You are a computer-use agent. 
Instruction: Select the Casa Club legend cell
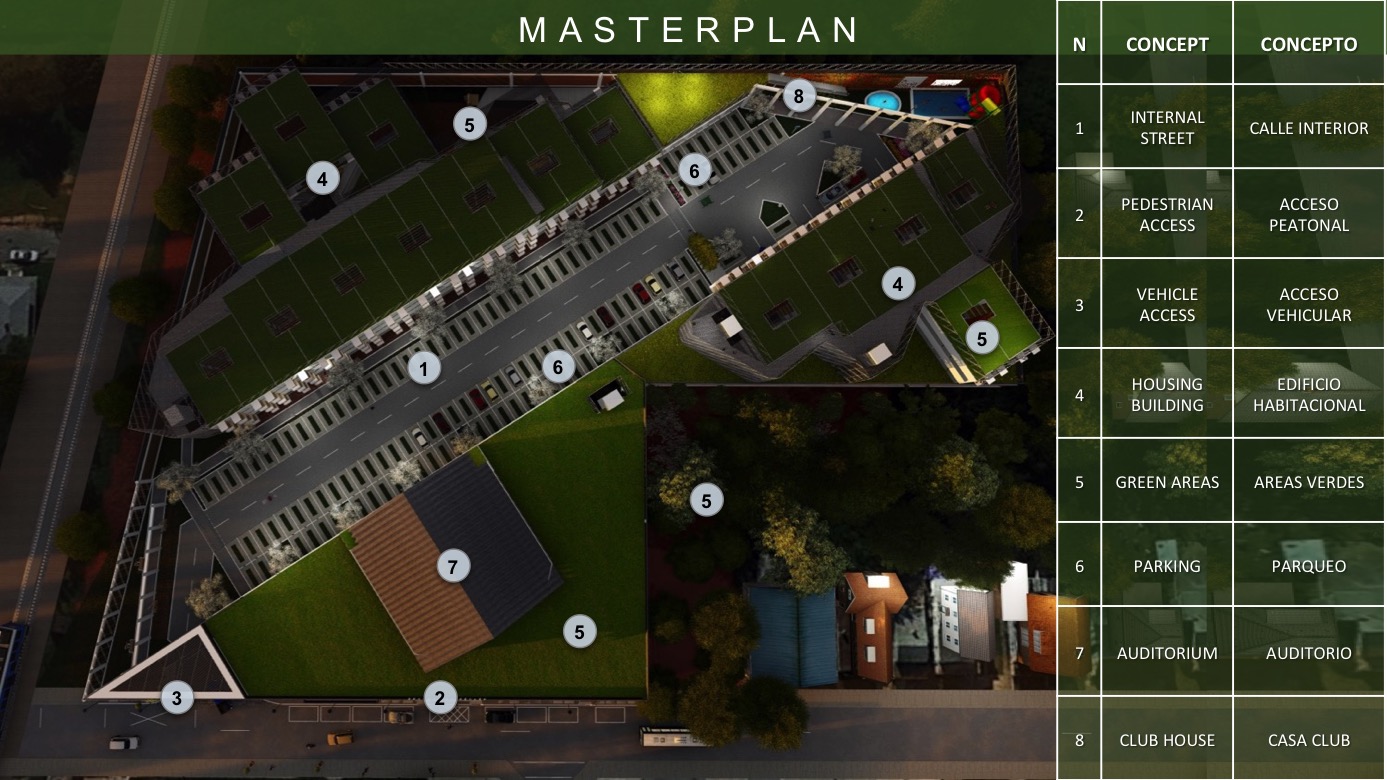(x=1309, y=740)
